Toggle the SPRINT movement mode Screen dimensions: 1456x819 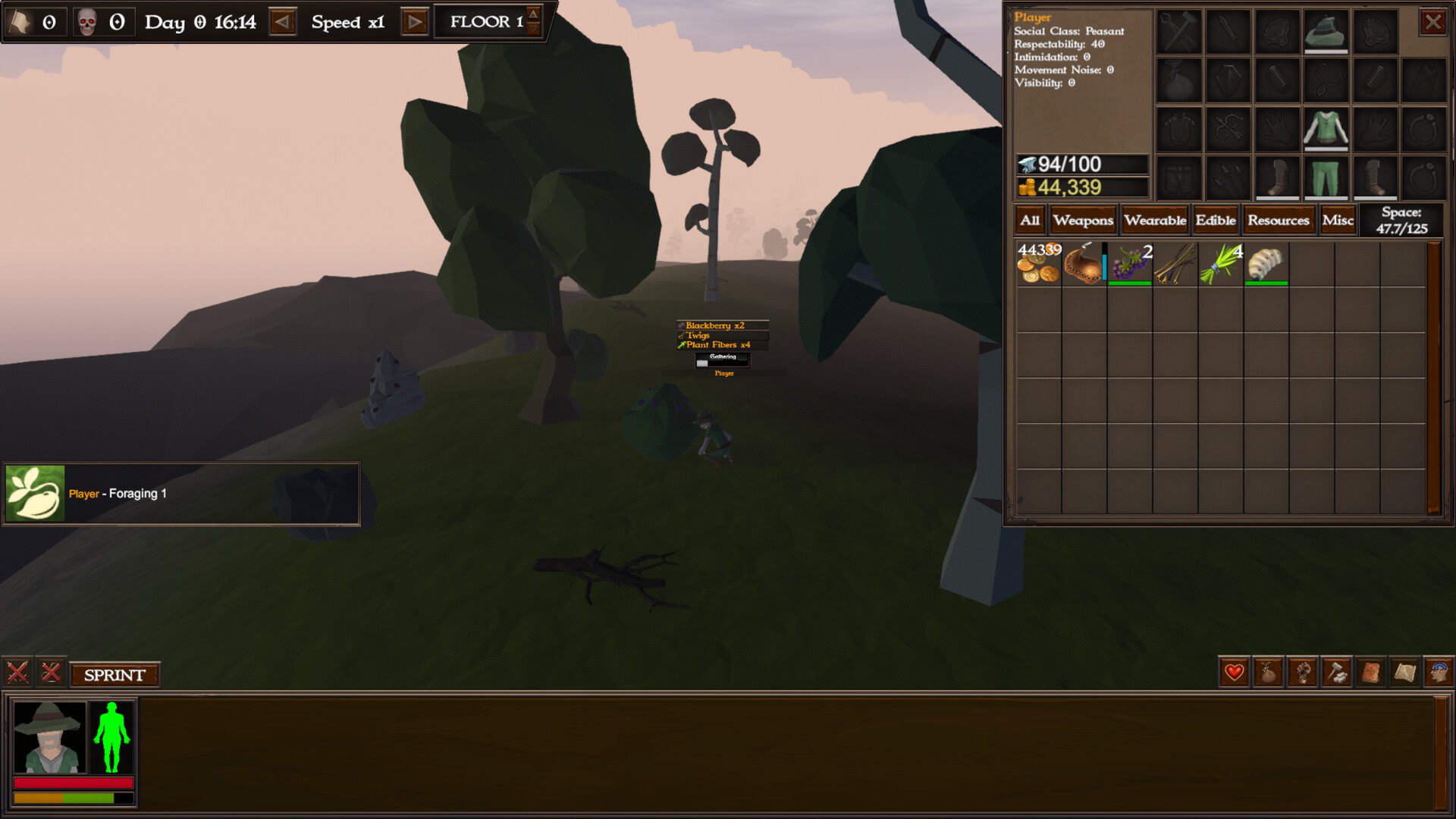click(115, 674)
